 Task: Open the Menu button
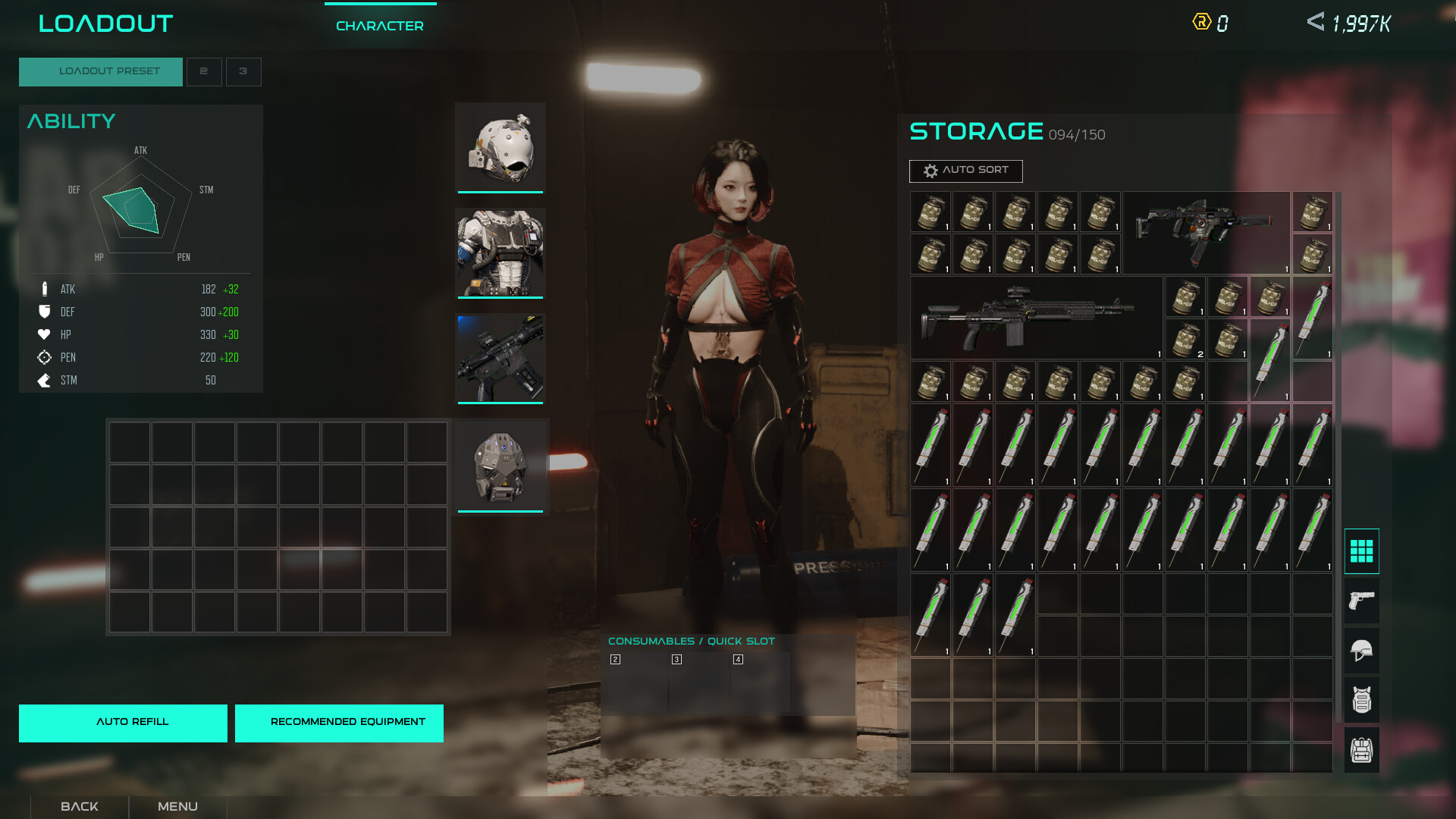(x=177, y=806)
